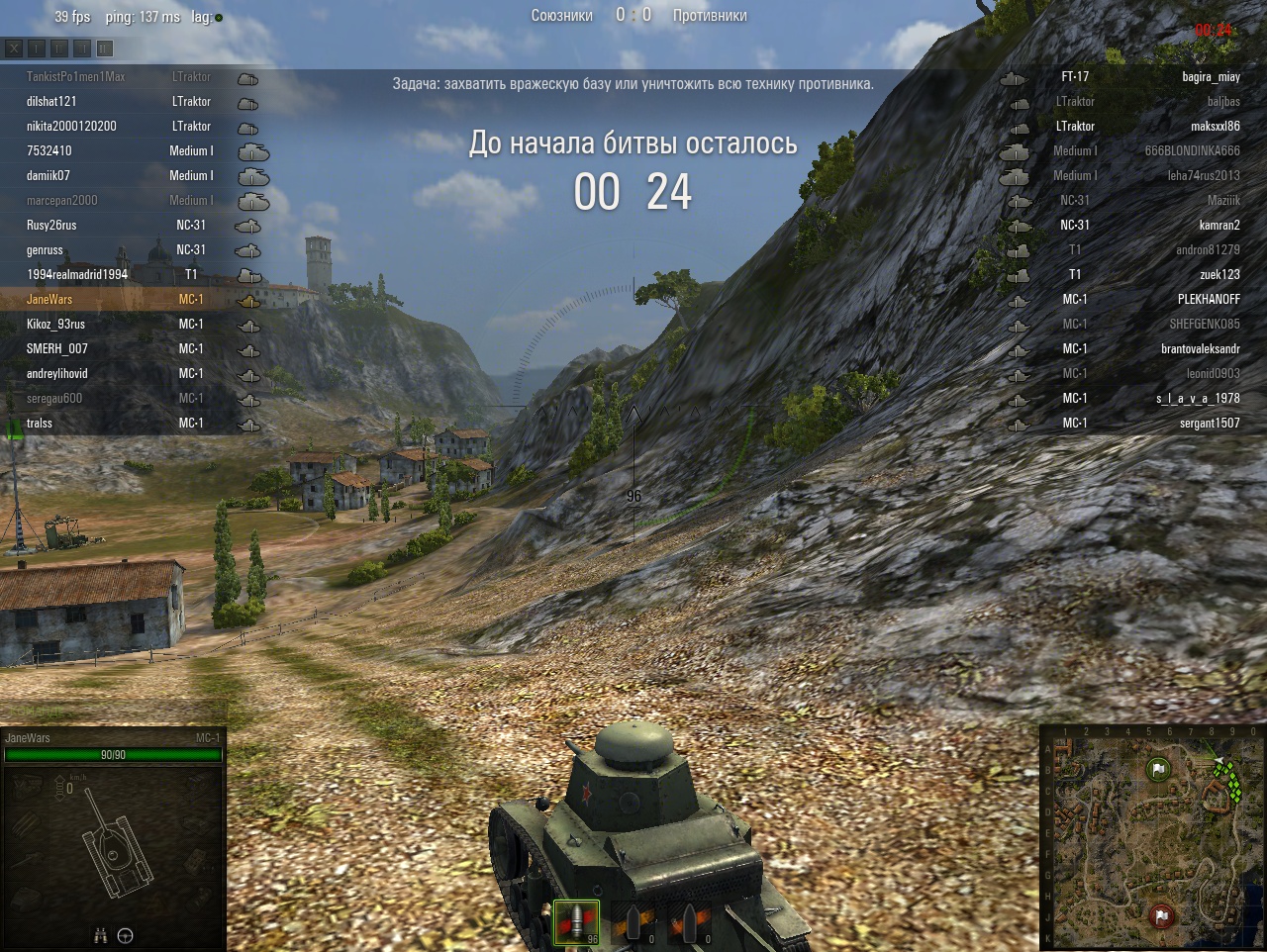The width and height of the screenshot is (1267, 952).
Task: Select enemy kamran2 row with NC-31
Action: pos(1218,225)
